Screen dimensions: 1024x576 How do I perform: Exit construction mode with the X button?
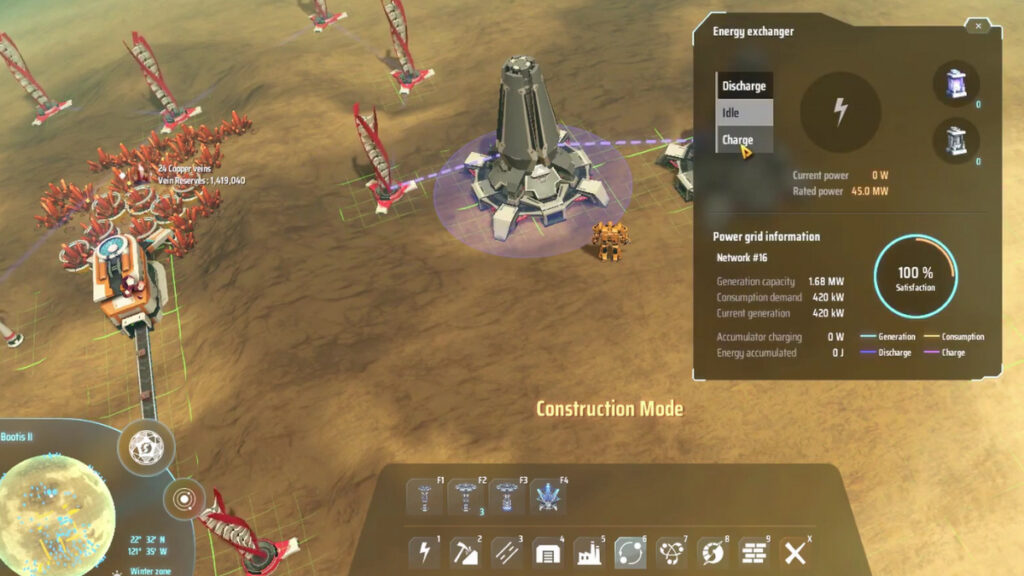795,553
